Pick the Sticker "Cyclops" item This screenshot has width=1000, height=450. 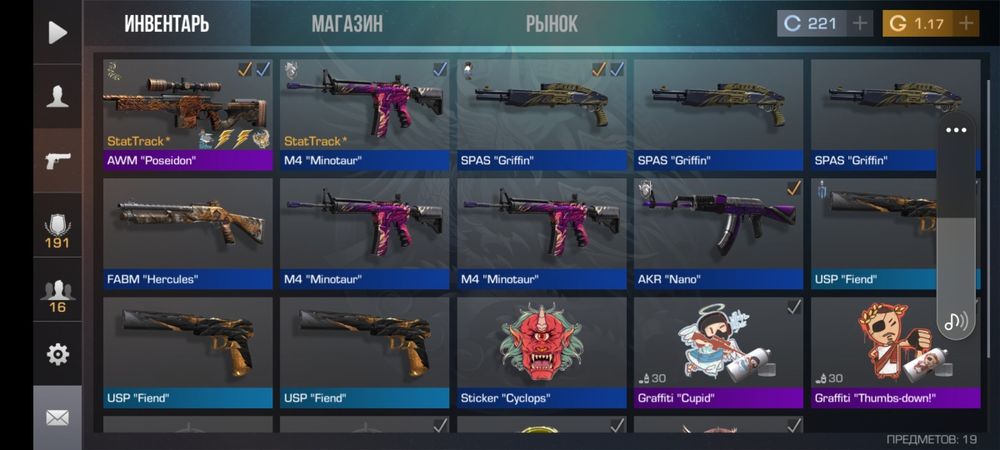(541, 351)
